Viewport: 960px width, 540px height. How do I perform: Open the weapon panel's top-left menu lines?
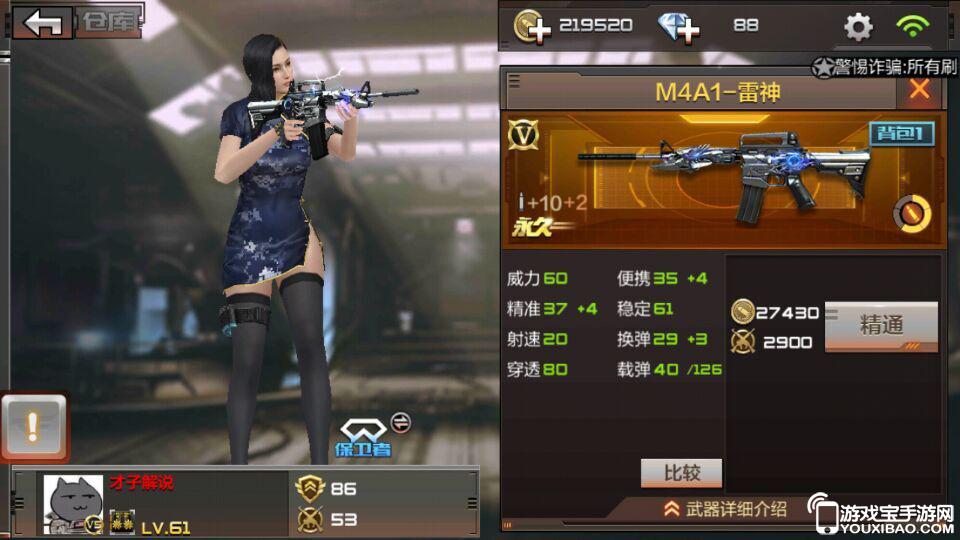(514, 80)
